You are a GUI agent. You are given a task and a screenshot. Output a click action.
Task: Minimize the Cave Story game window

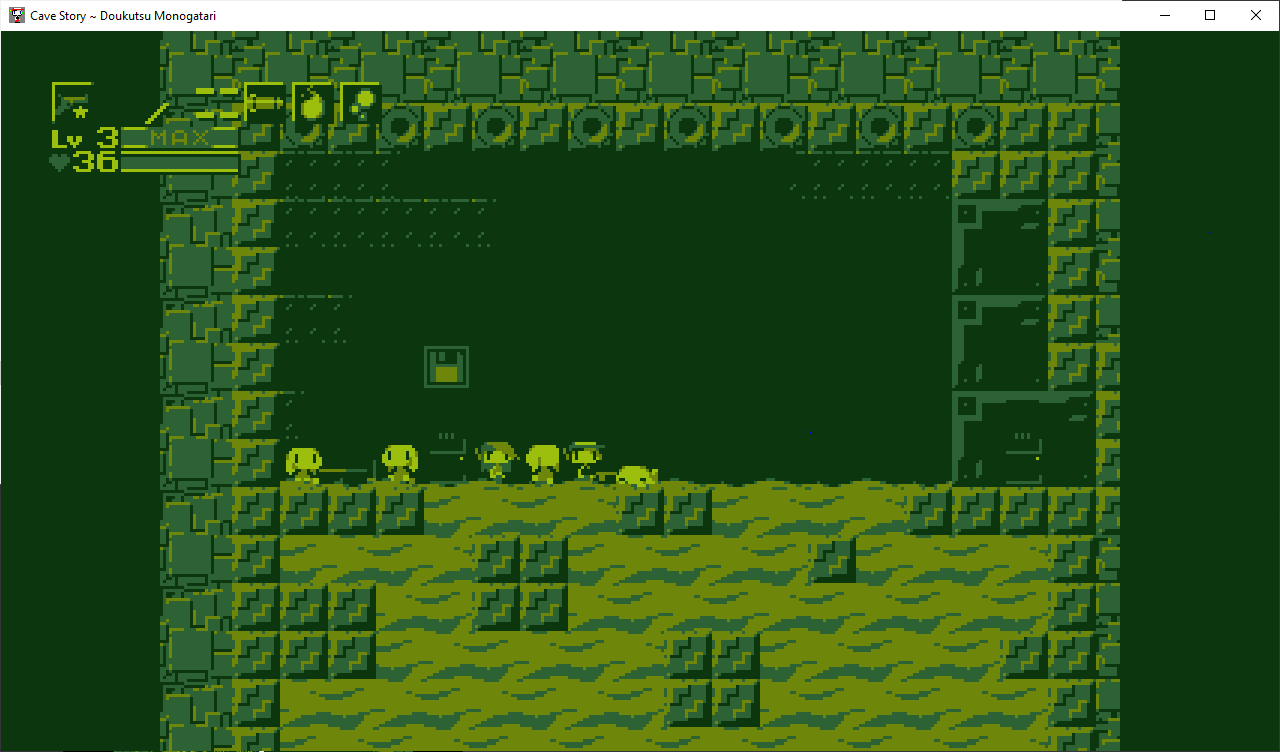(x=1166, y=15)
